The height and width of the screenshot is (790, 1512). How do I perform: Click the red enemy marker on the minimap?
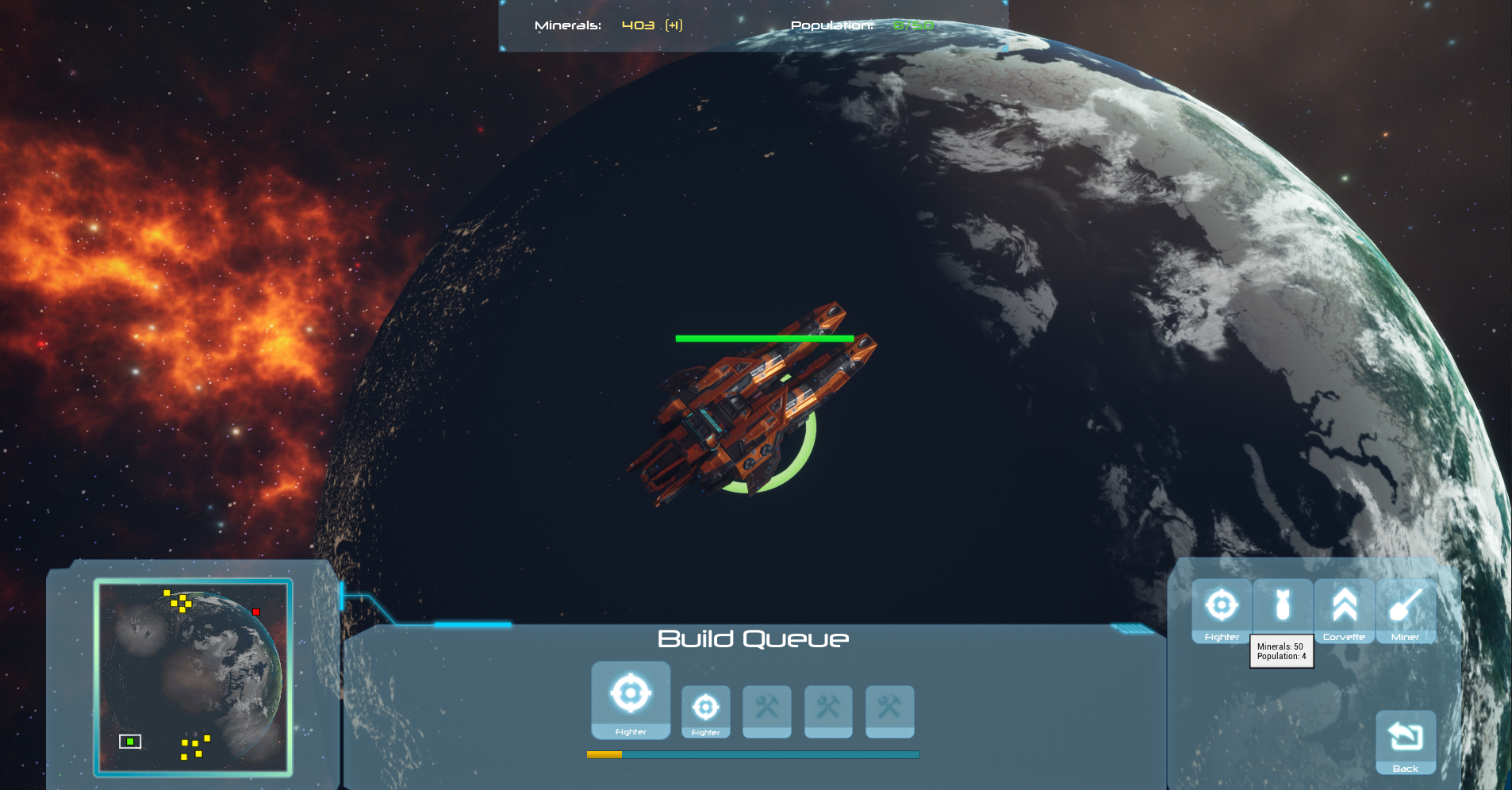click(x=256, y=612)
